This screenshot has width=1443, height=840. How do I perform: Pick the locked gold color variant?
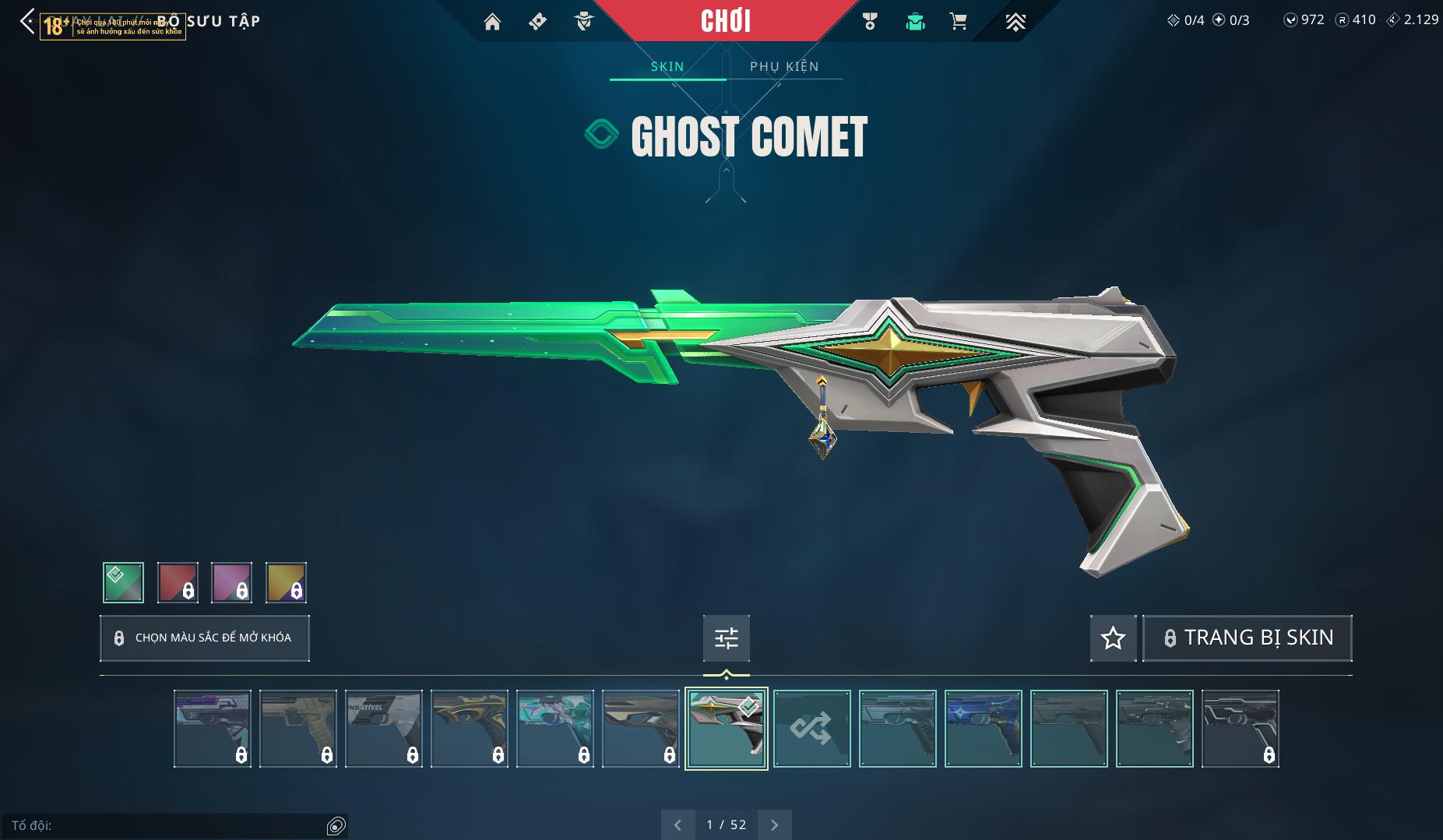click(286, 582)
